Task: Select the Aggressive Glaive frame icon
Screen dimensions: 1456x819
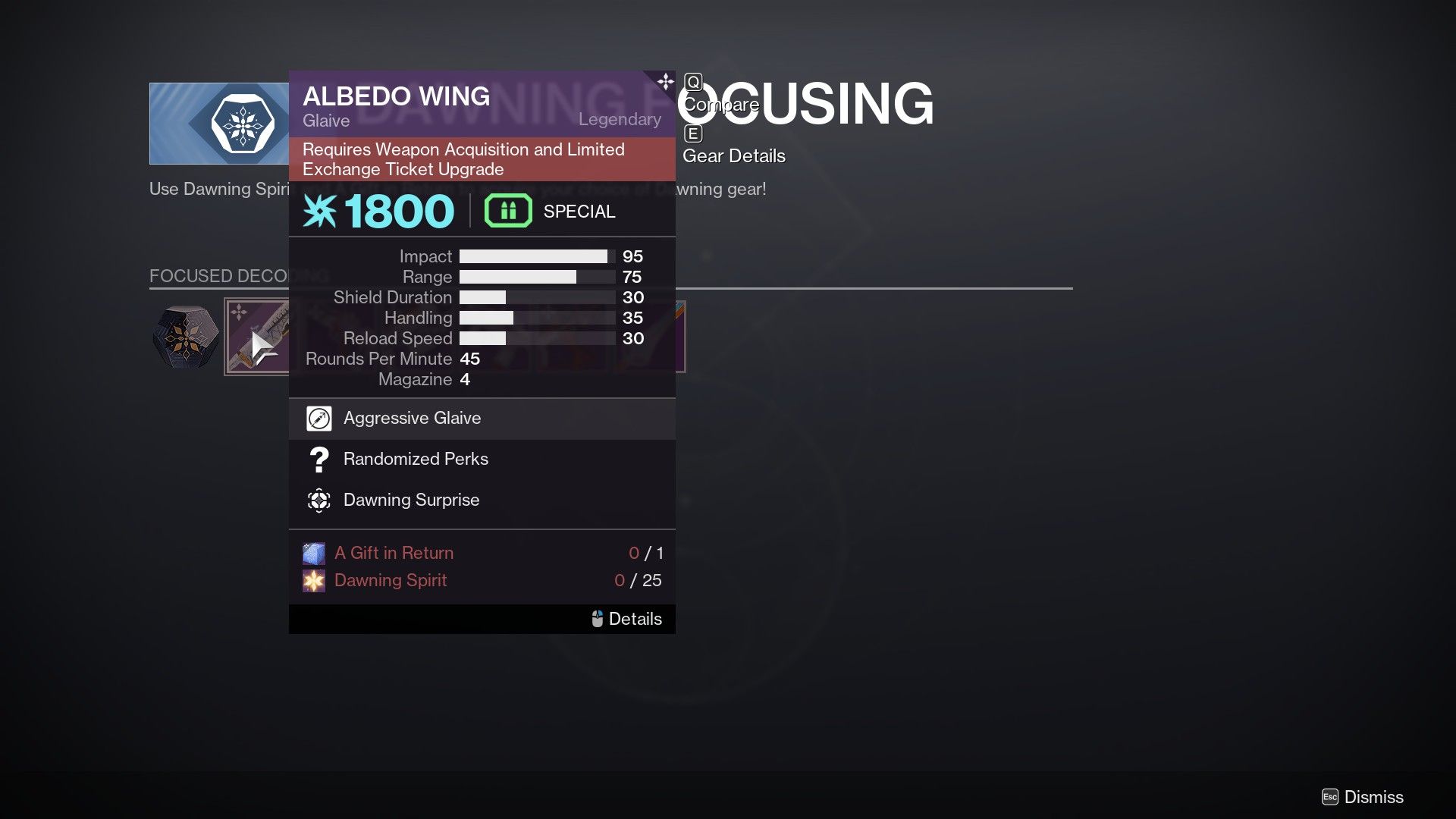Action: (319, 418)
